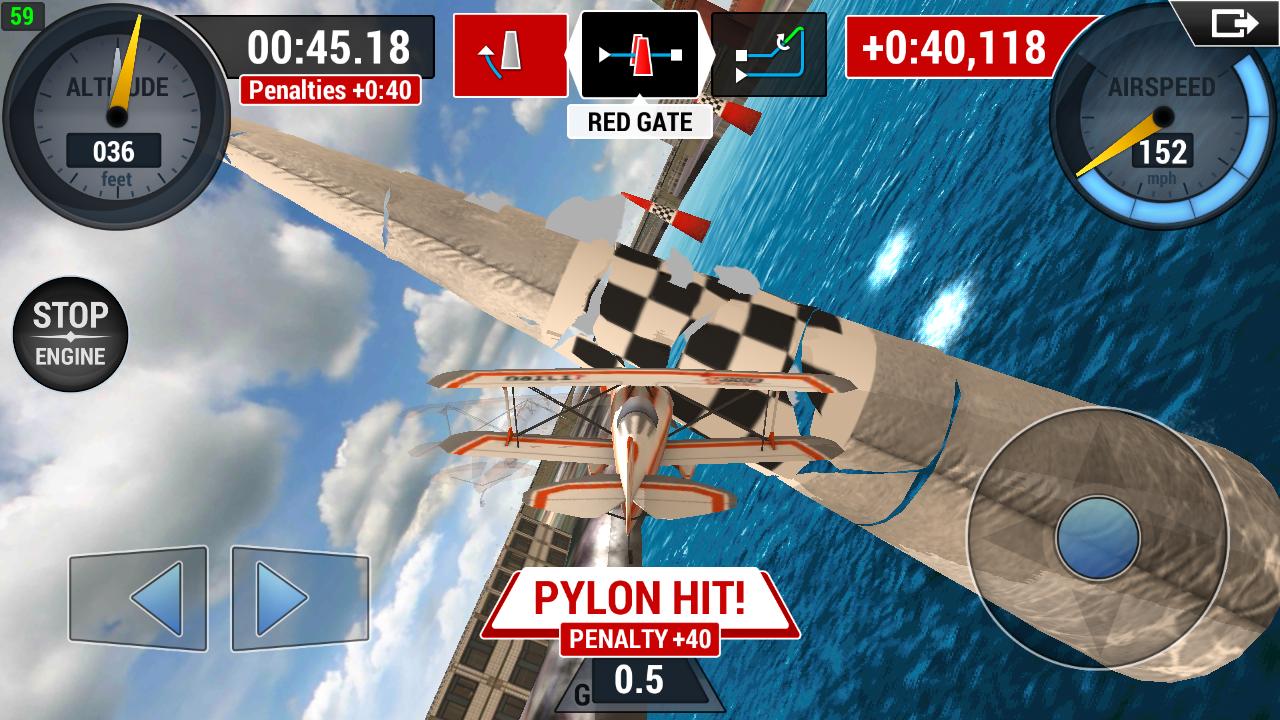Select the Red Gate maneuver icon

(x=640, y=55)
